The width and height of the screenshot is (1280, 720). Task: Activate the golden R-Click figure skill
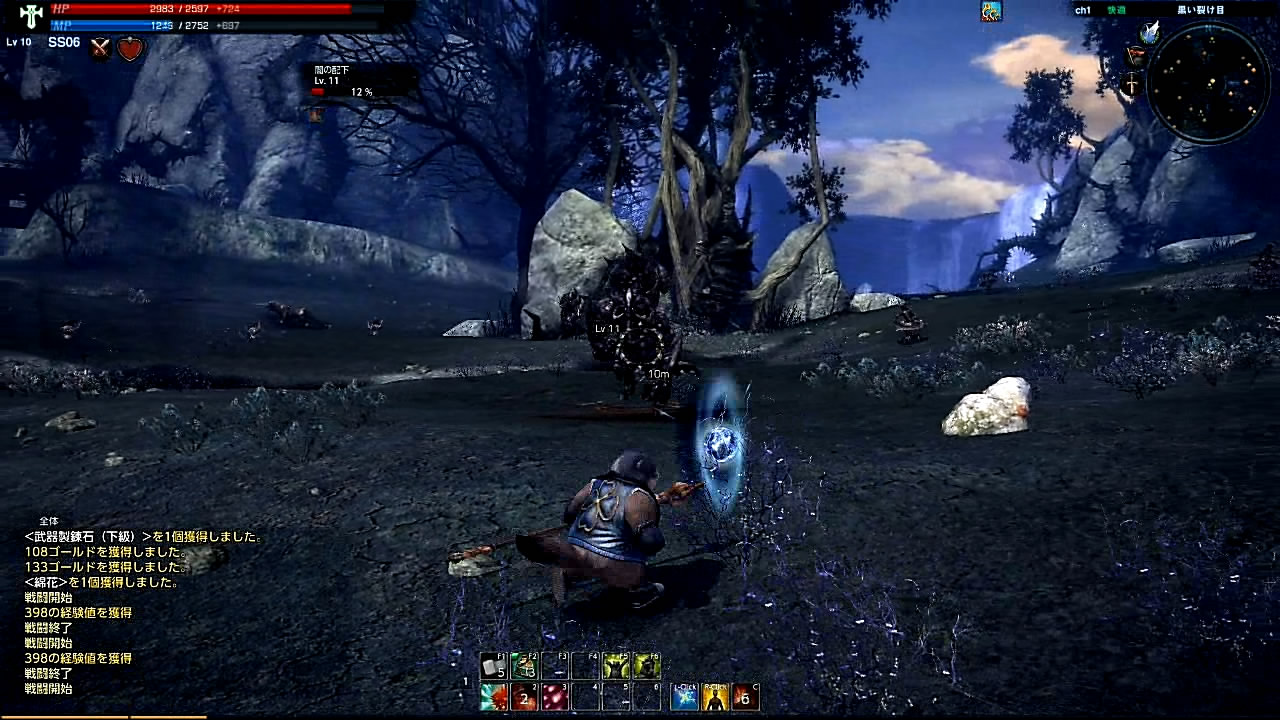(x=715, y=697)
